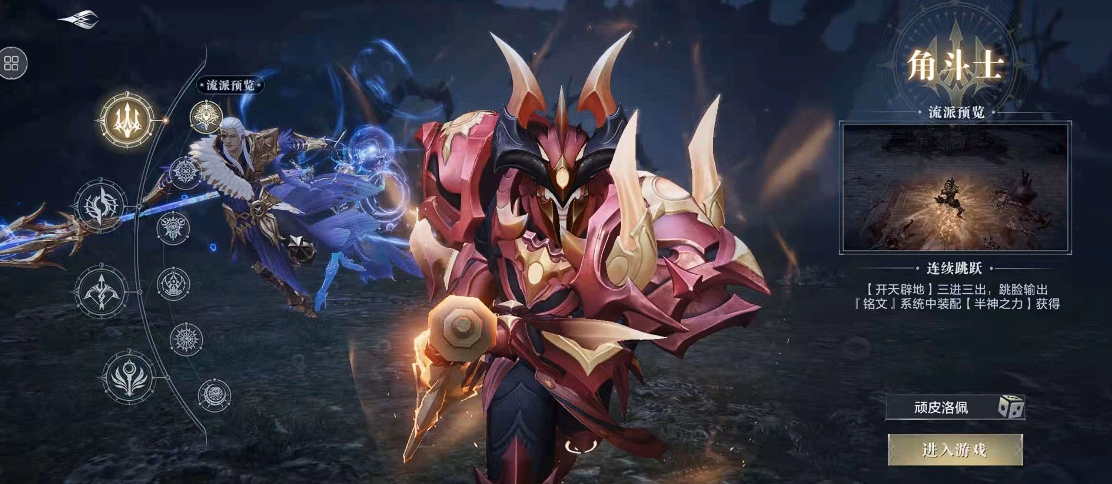Go back using the winged arrow icon
This screenshot has width=1112, height=484.
coord(78,19)
